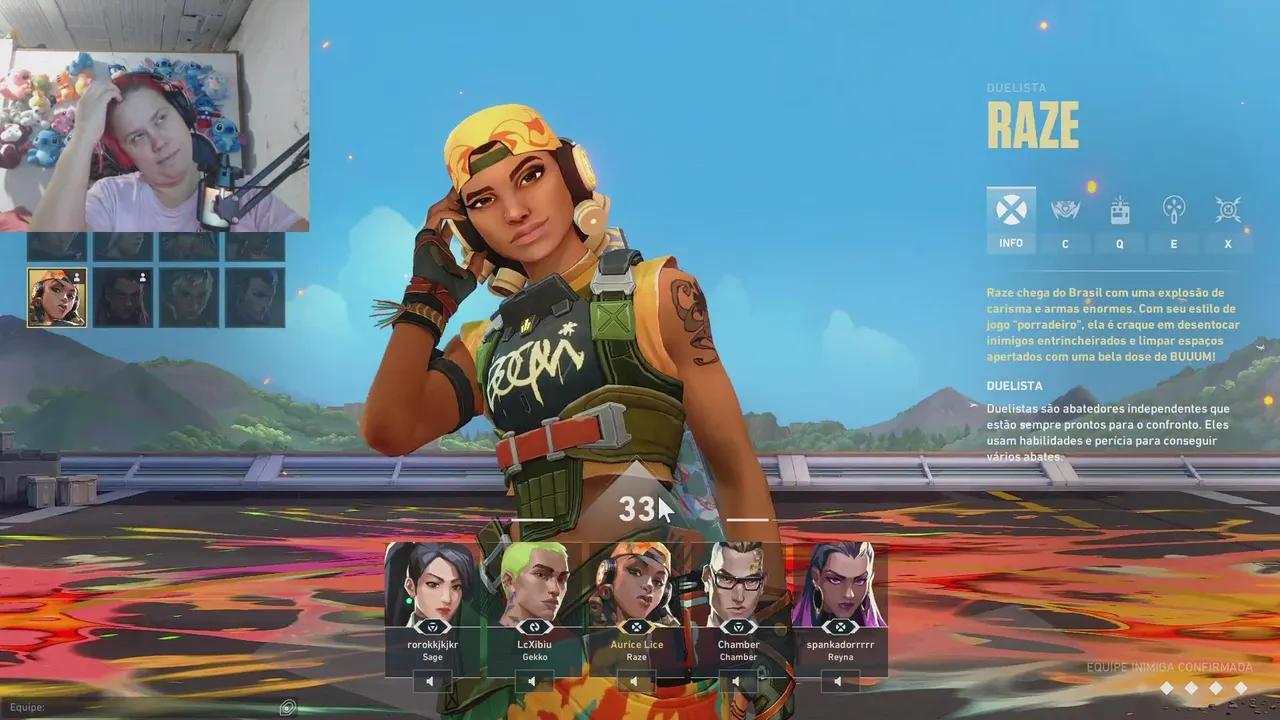Image resolution: width=1280 pixels, height=720 pixels.
Task: Click the arrow beside the Duelista description
Action: click(972, 406)
